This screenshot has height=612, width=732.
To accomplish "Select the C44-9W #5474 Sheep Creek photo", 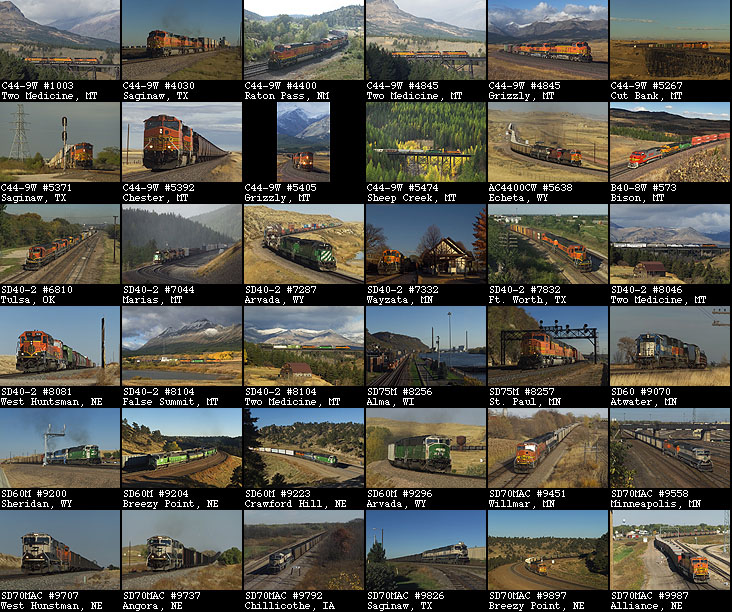I will click(425, 142).
